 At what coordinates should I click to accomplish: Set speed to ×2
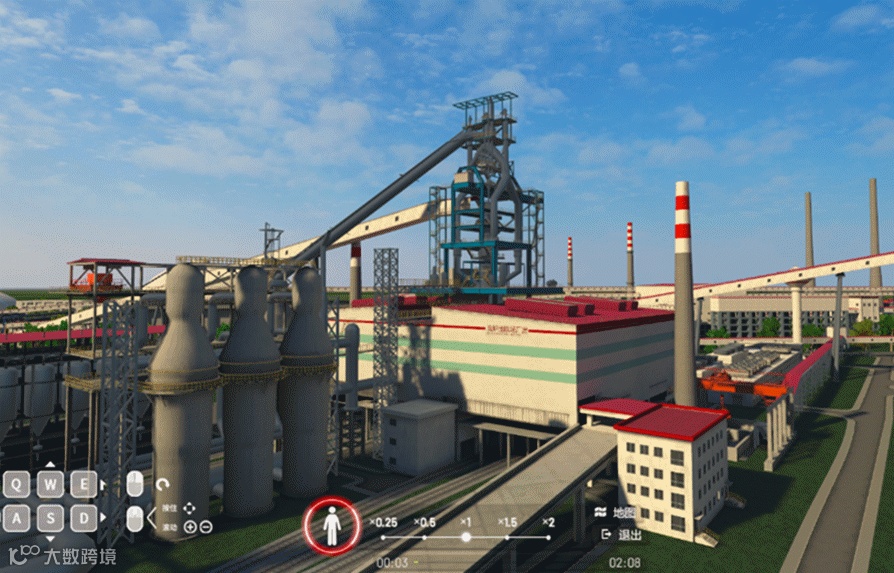click(x=548, y=537)
